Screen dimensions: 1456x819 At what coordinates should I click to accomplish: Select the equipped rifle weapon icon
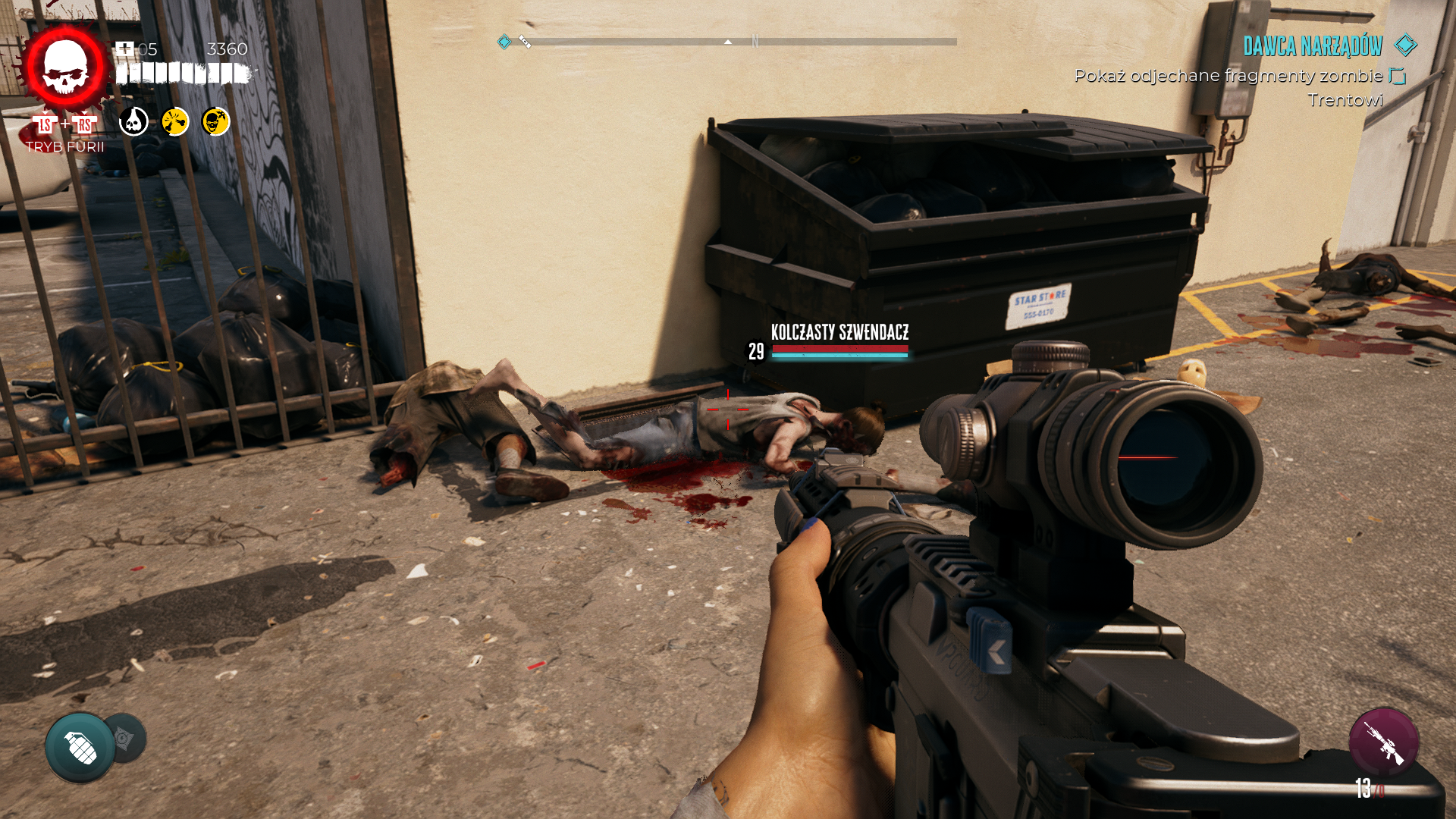point(1384,742)
